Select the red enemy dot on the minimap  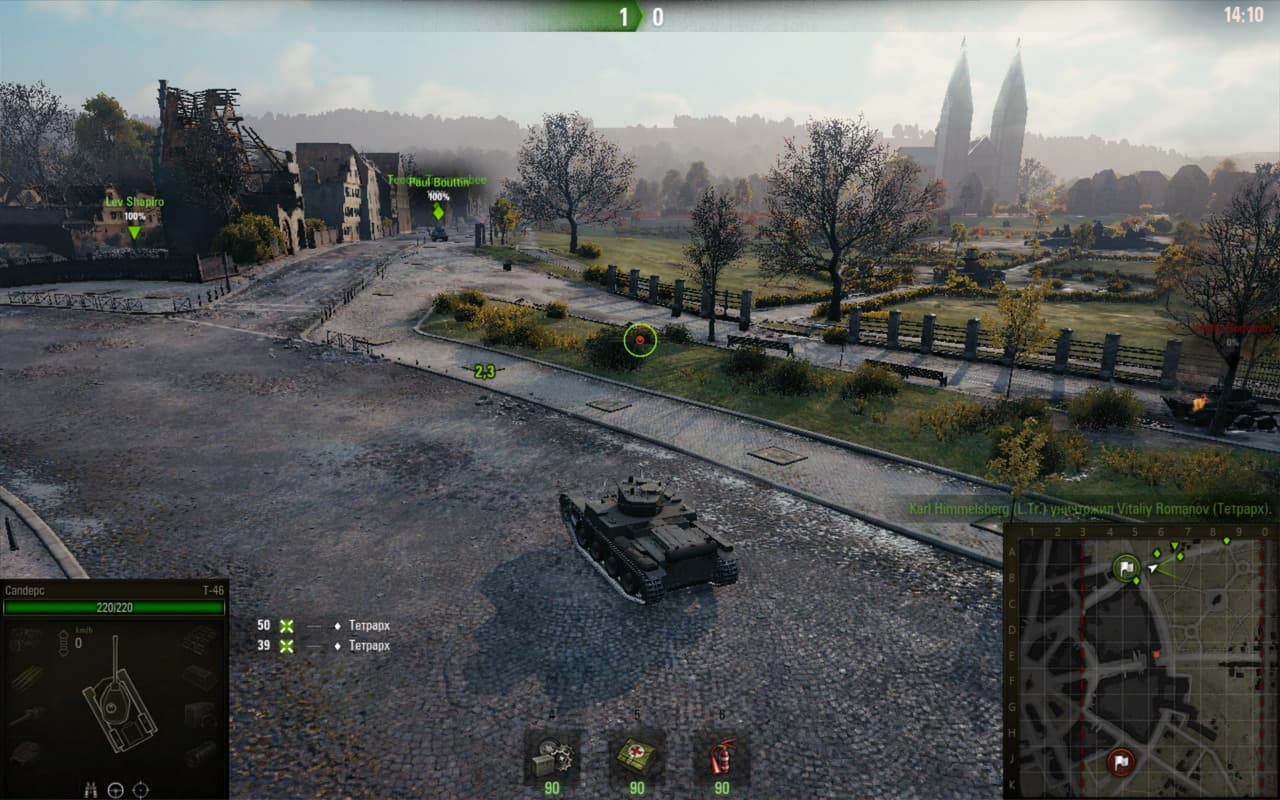(1157, 655)
